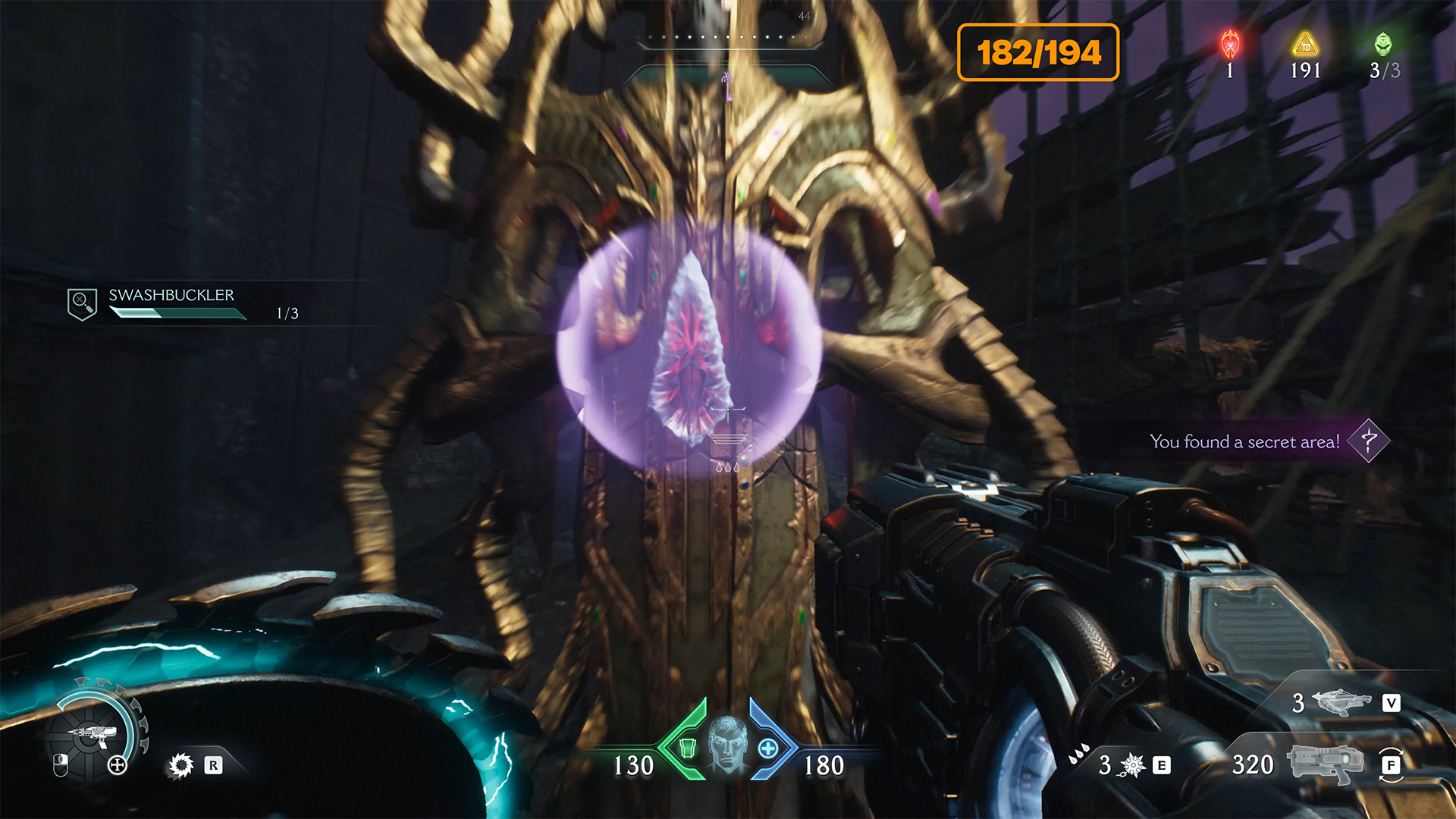Click the gold triangle currency icon
Image resolution: width=1456 pixels, height=819 pixels.
(x=1305, y=45)
